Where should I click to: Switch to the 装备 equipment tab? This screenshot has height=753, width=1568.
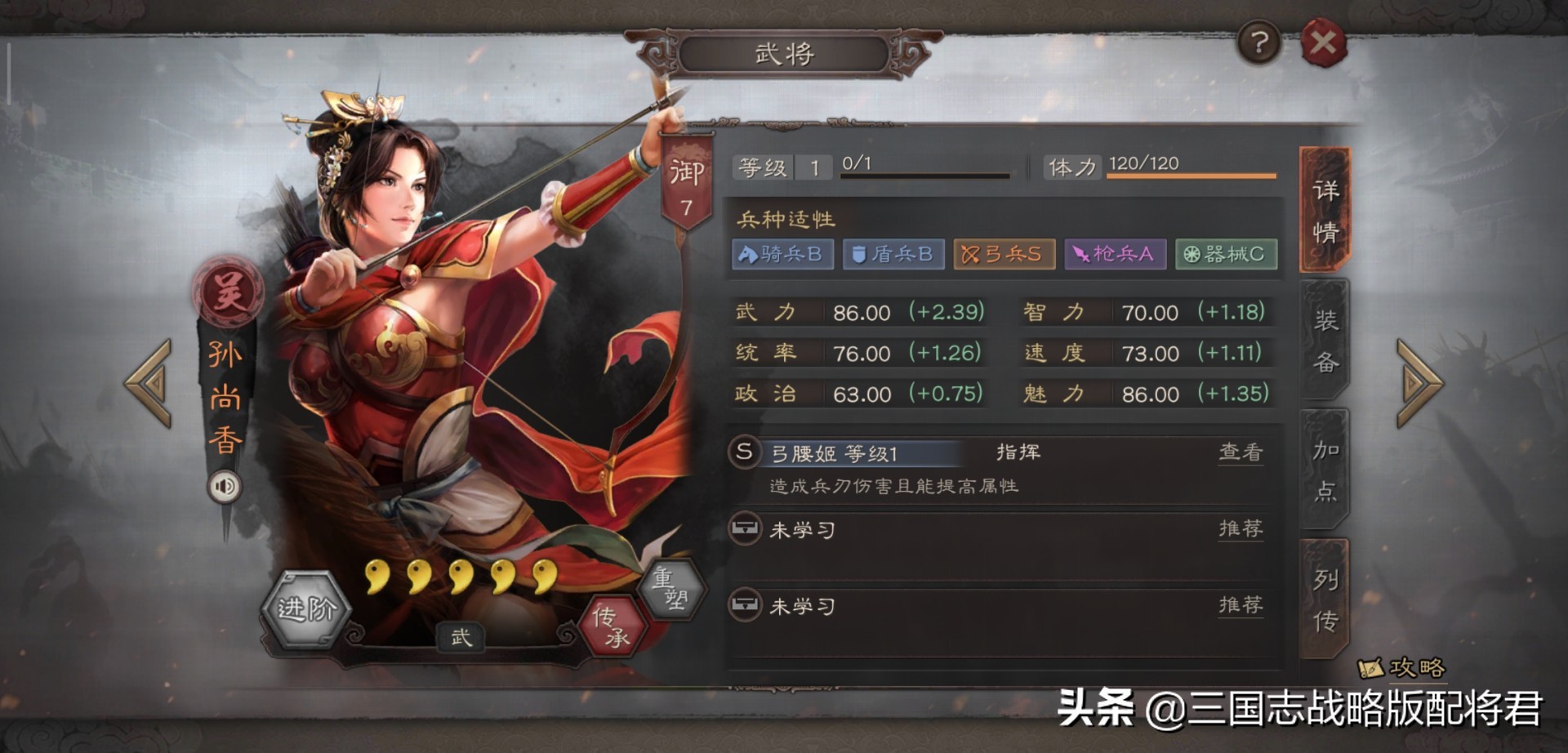coord(1325,340)
